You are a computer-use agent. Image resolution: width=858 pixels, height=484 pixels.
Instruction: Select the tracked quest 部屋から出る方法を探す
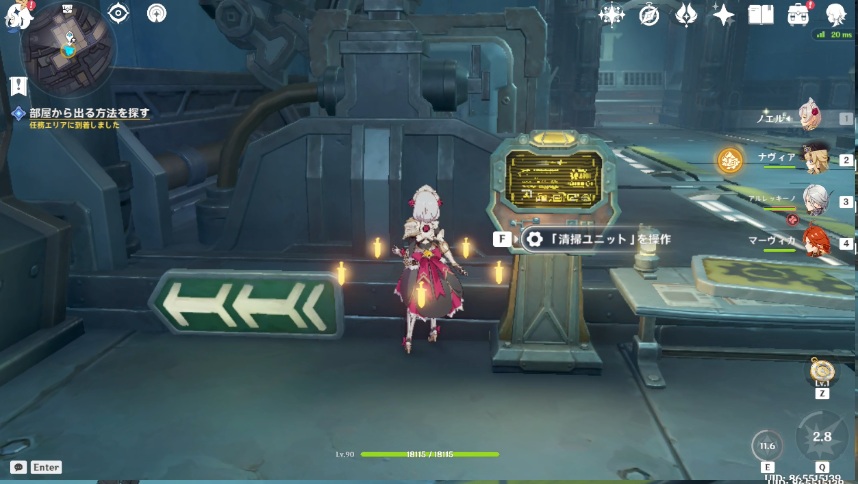pos(88,113)
